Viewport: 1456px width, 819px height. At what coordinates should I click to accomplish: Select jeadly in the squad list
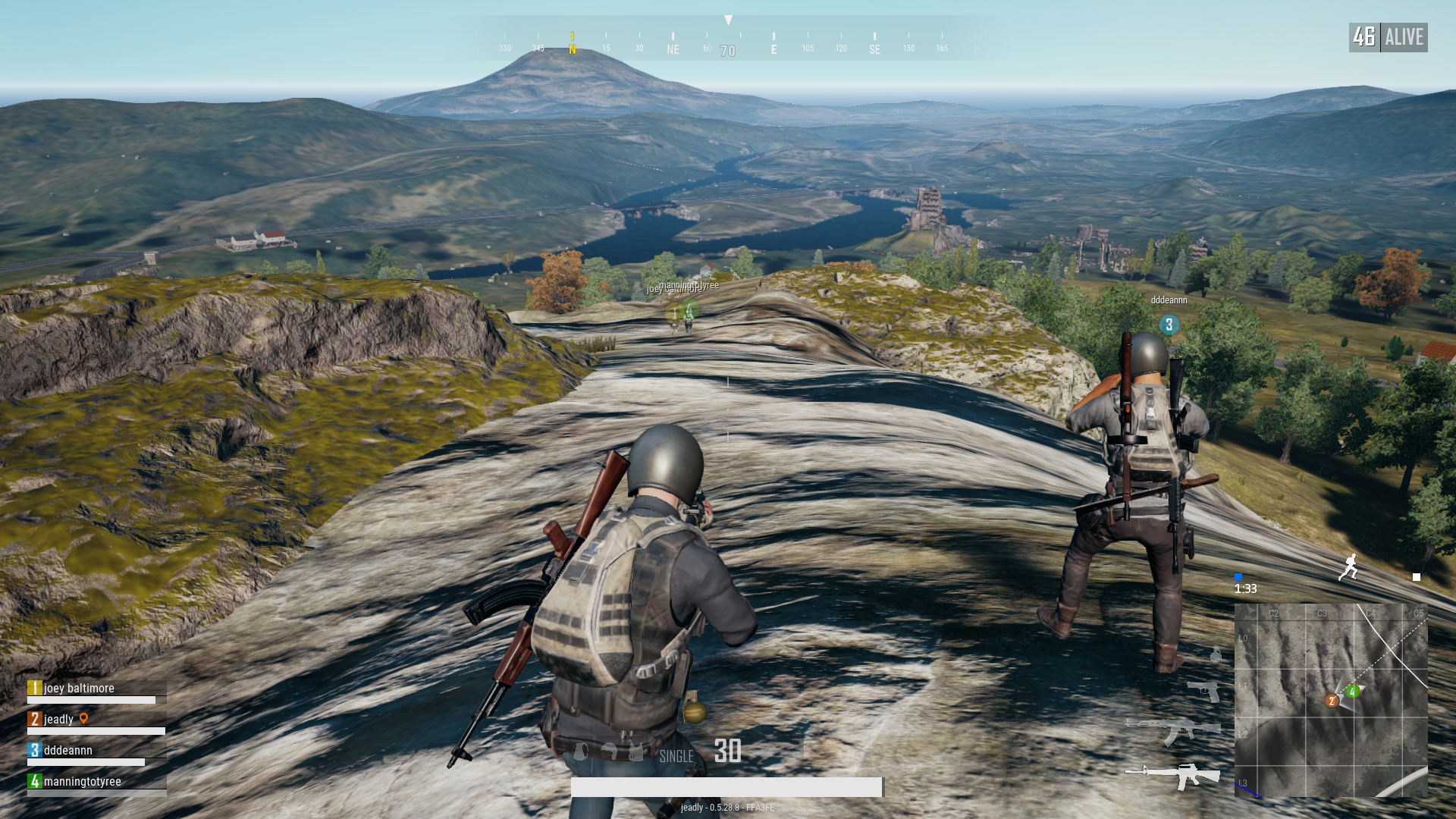point(58,720)
